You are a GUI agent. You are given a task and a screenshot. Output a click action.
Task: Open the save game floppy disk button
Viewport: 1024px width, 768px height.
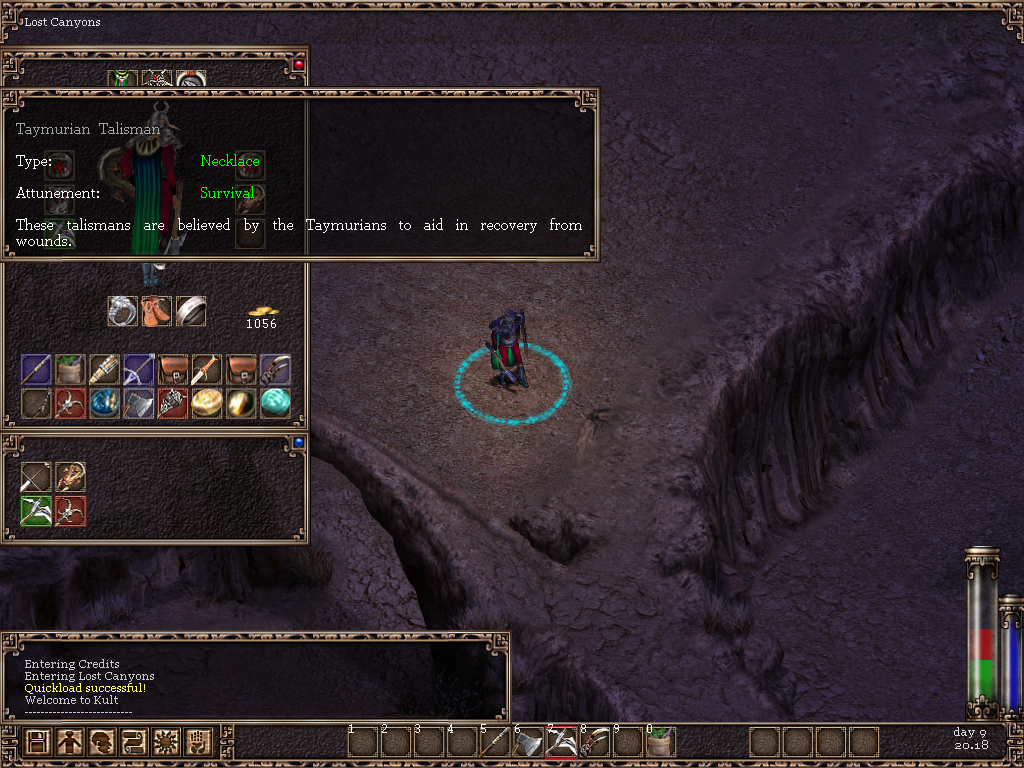(x=38, y=742)
